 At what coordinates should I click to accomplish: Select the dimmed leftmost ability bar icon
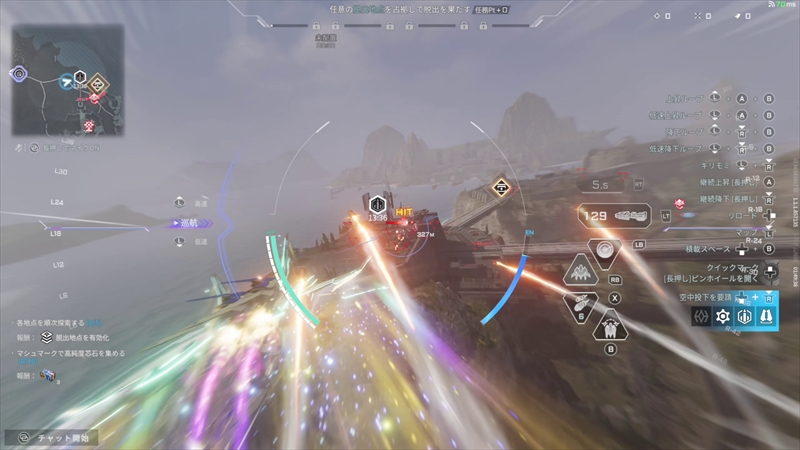coord(701,316)
